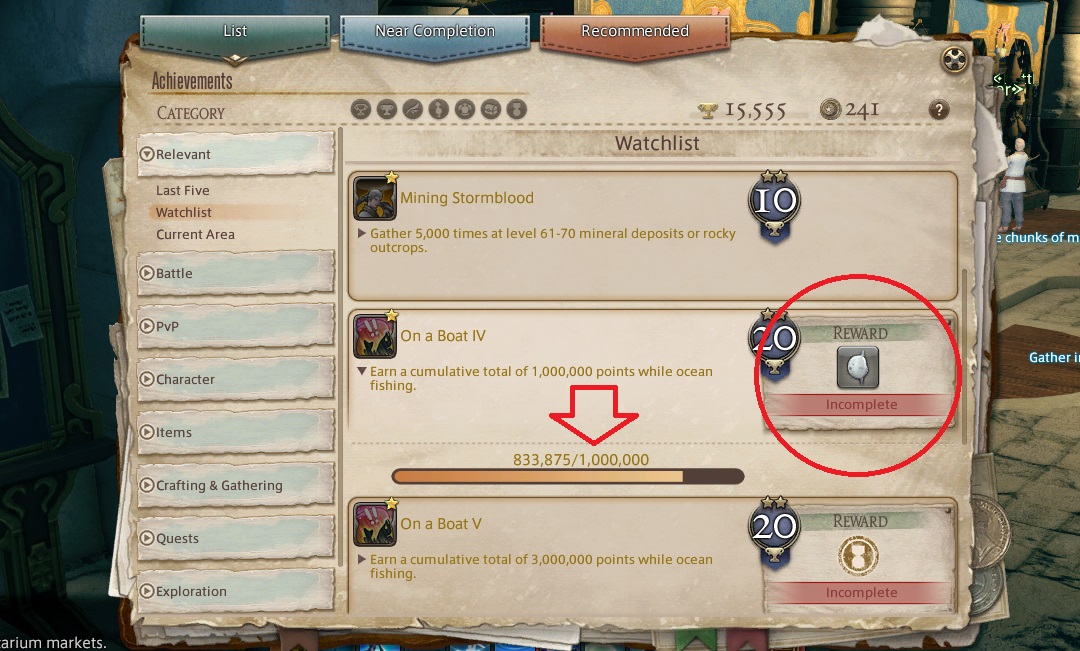Open the Near Completion tab
Screen dimensions: 1080x651
(434, 32)
